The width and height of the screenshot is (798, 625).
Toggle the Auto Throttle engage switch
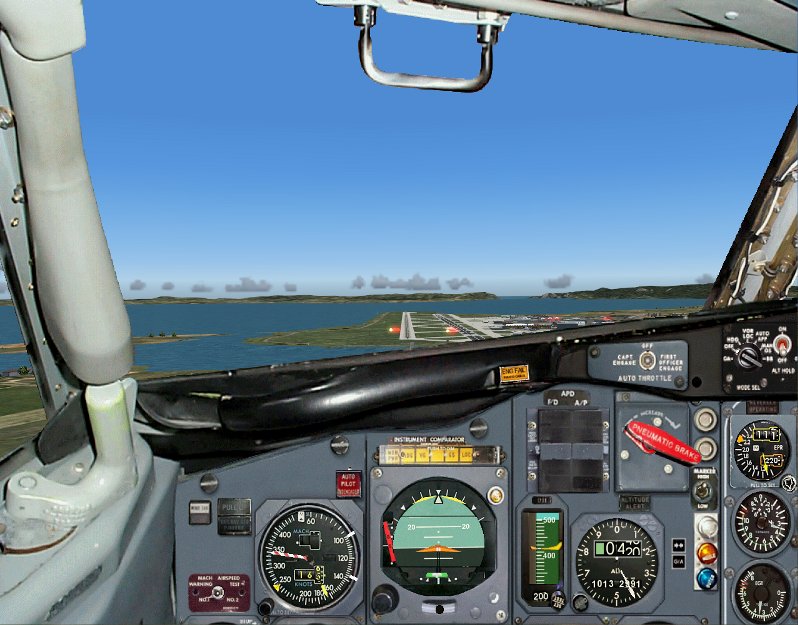pyautogui.click(x=647, y=360)
